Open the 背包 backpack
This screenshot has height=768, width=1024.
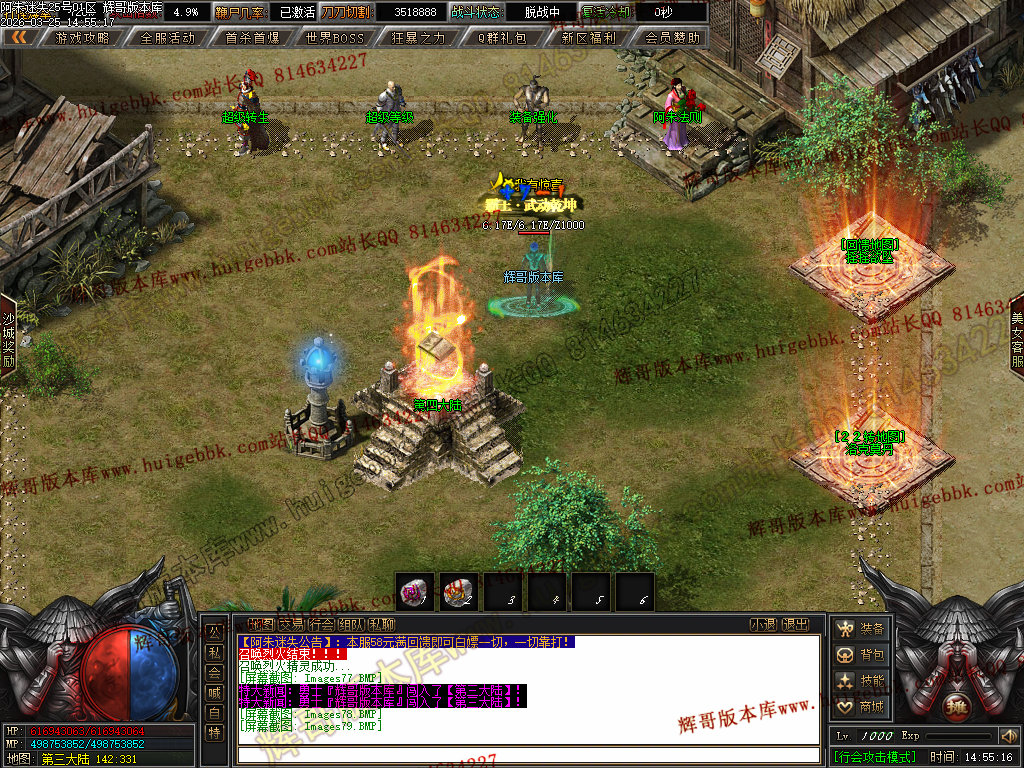click(x=861, y=655)
